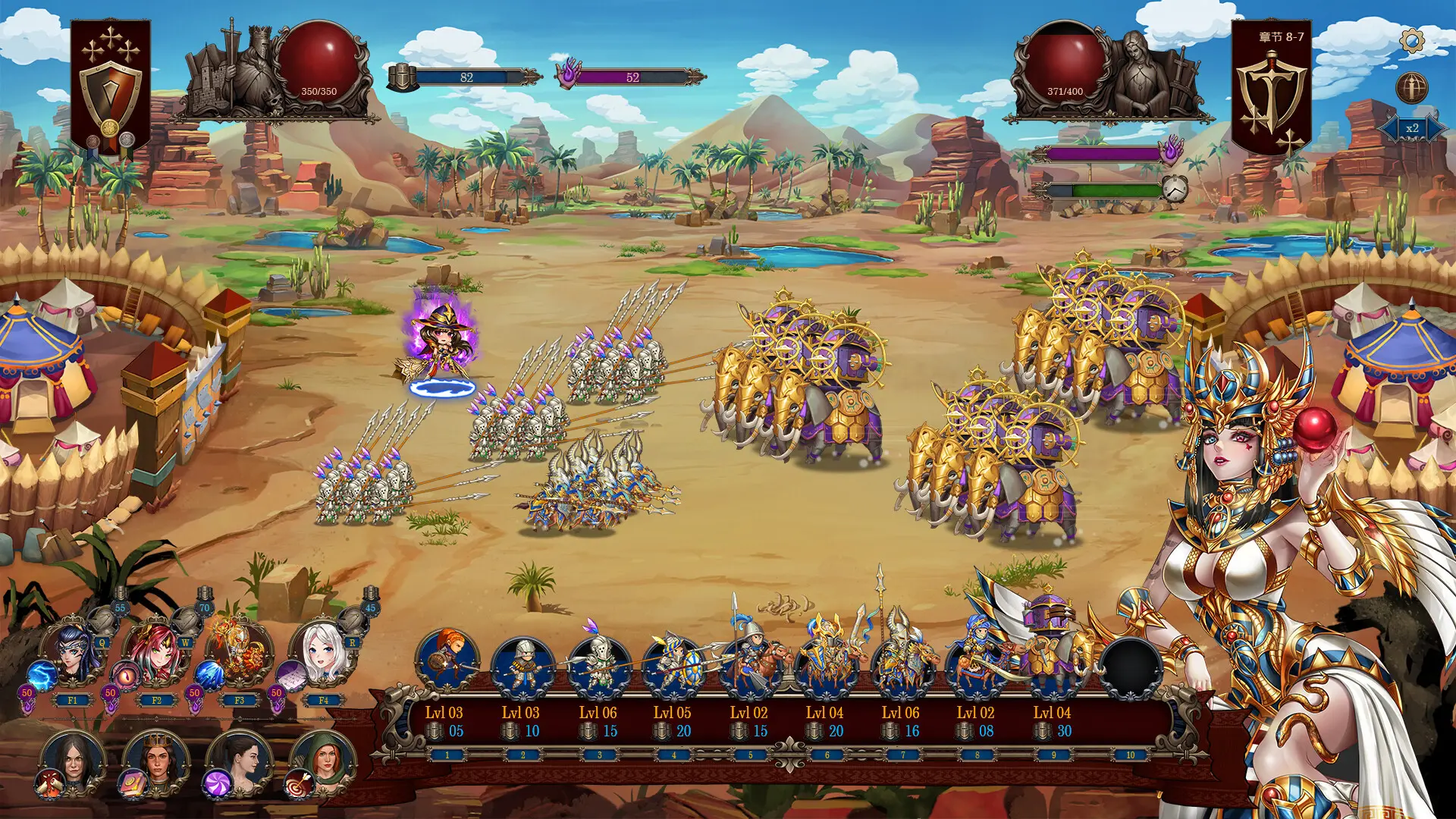Open the settings gear in the top-right corner
Viewport: 1456px width, 819px height.
[1413, 40]
